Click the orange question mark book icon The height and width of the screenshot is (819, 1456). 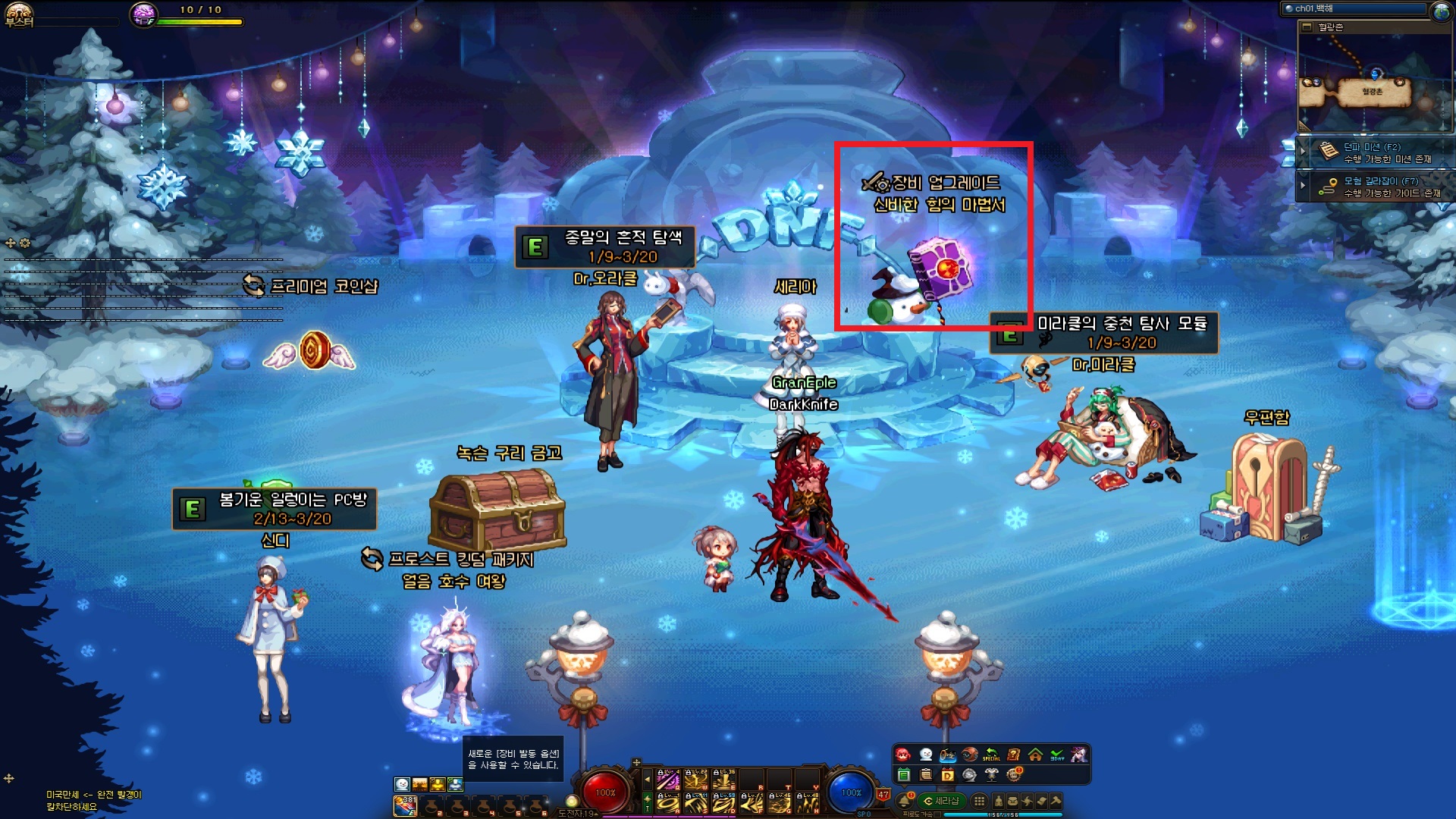pos(1013,755)
